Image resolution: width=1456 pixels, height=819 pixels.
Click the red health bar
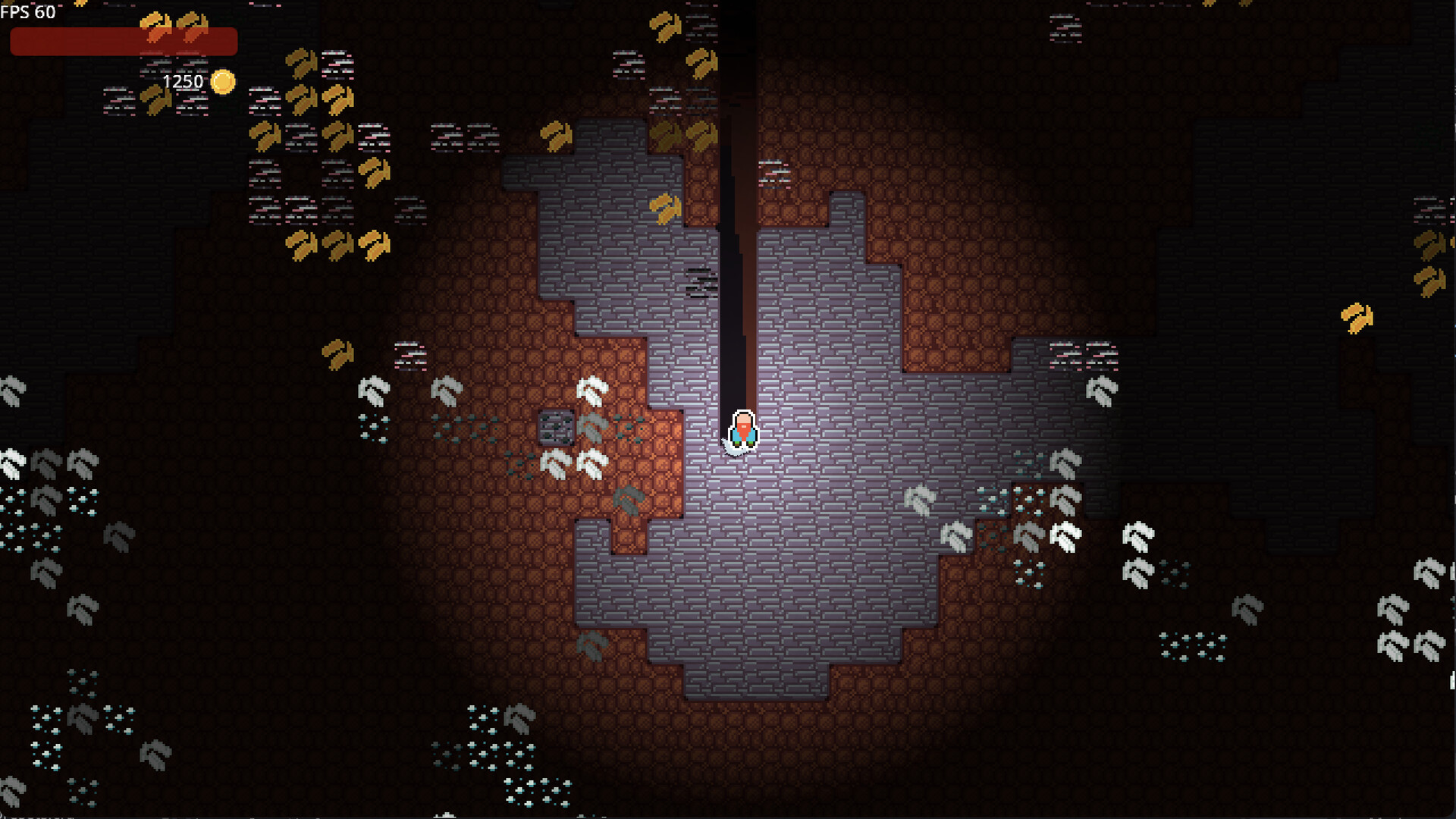tap(121, 42)
